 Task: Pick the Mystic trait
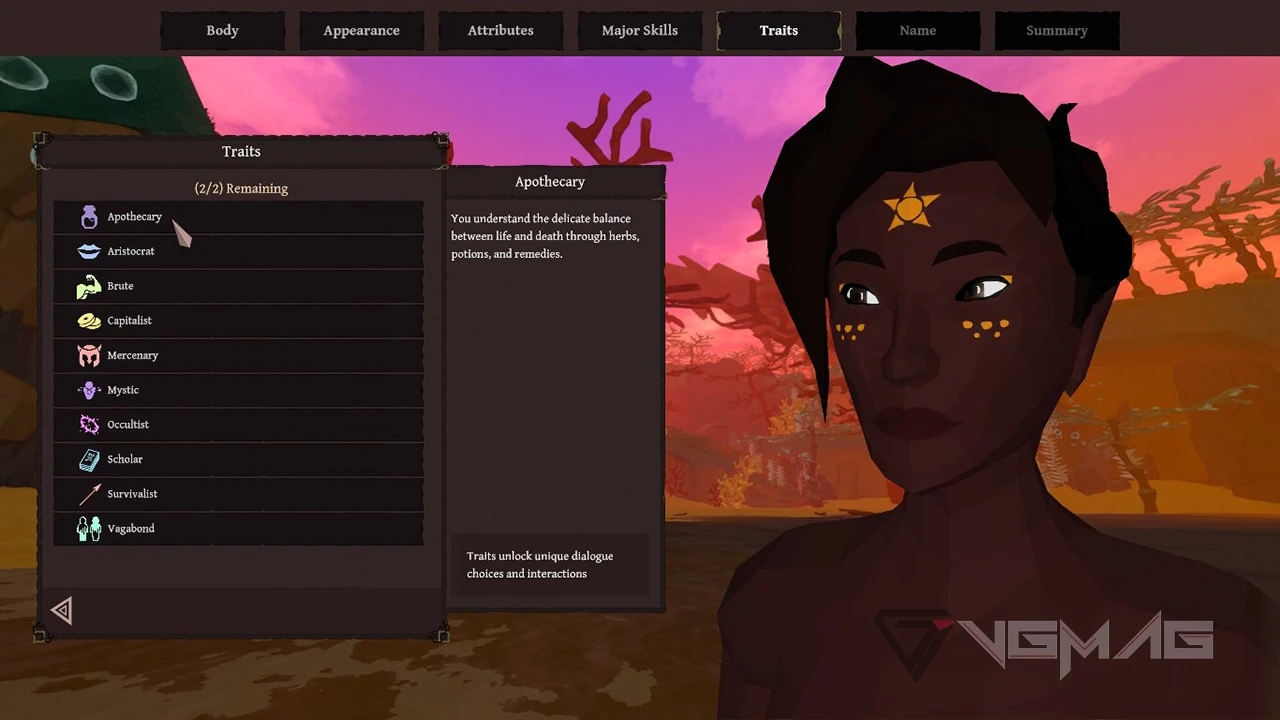[238, 390]
